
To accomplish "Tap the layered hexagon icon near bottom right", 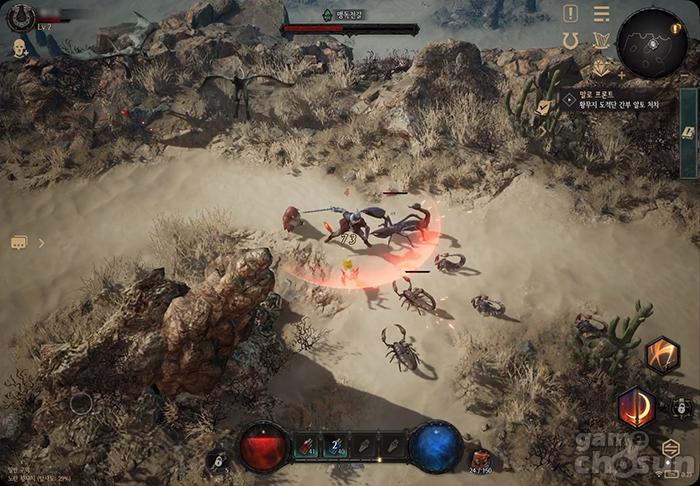I will point(671,447).
